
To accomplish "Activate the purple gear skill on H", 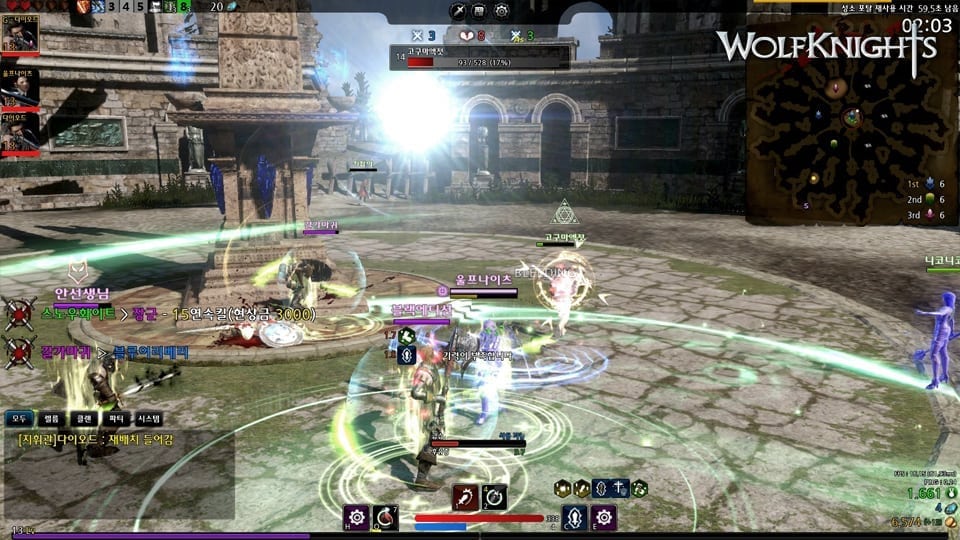I will click(x=357, y=517).
